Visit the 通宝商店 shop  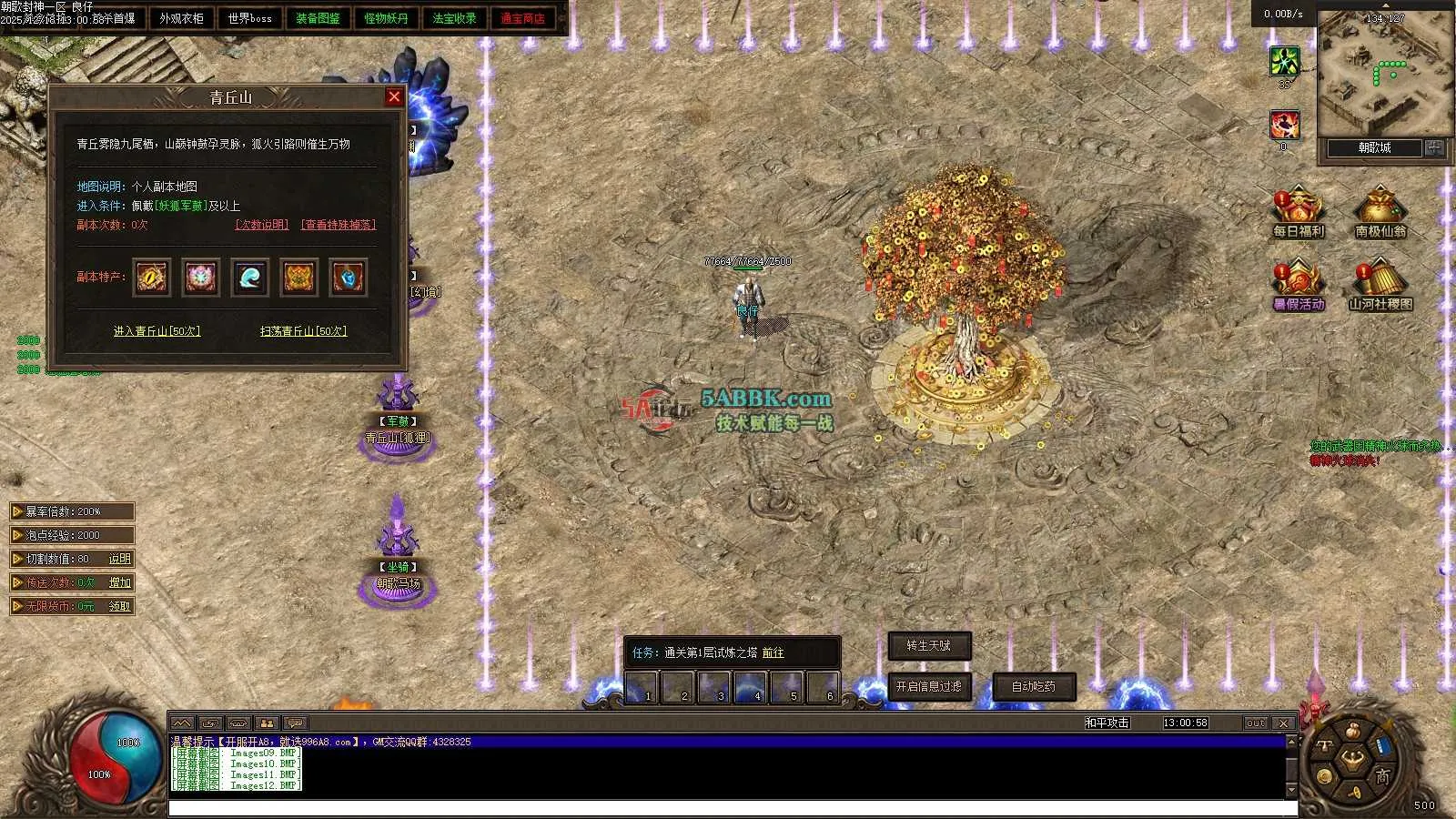[x=522, y=18]
